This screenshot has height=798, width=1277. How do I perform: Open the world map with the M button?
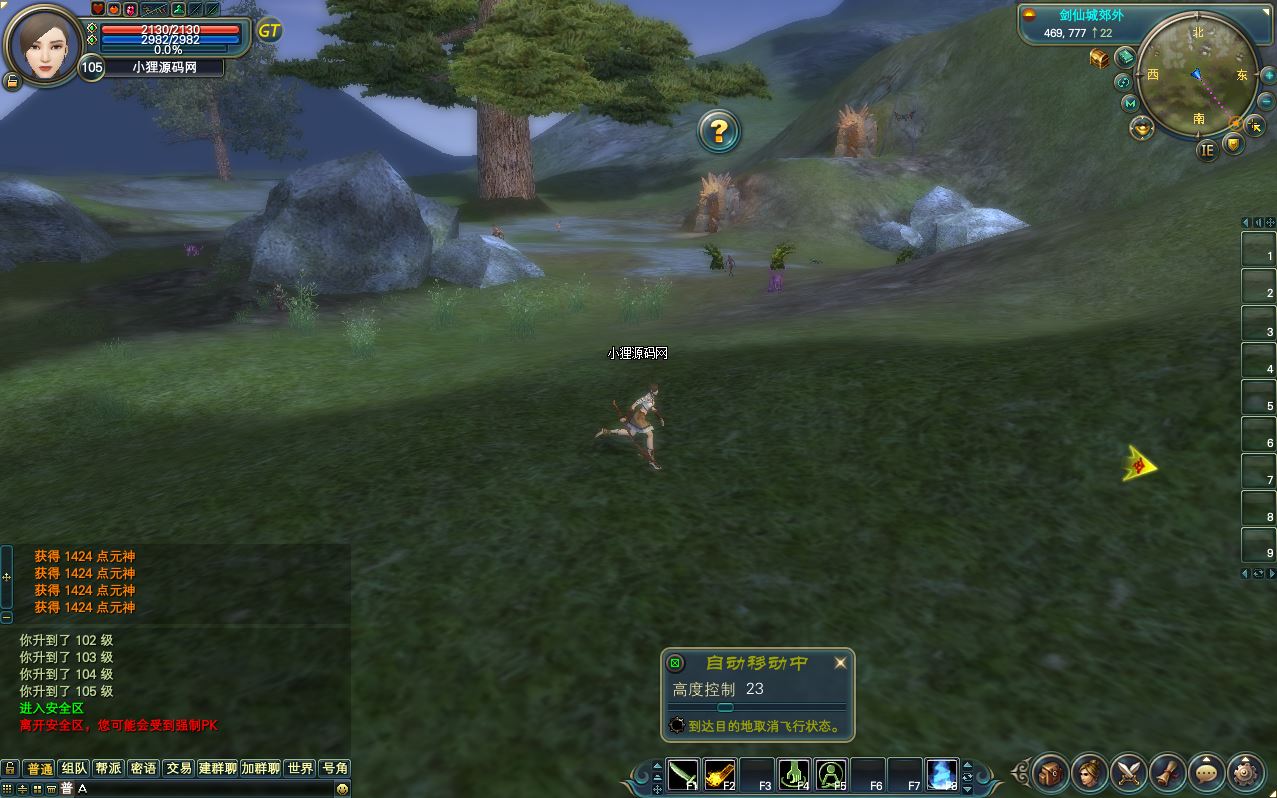click(1130, 103)
